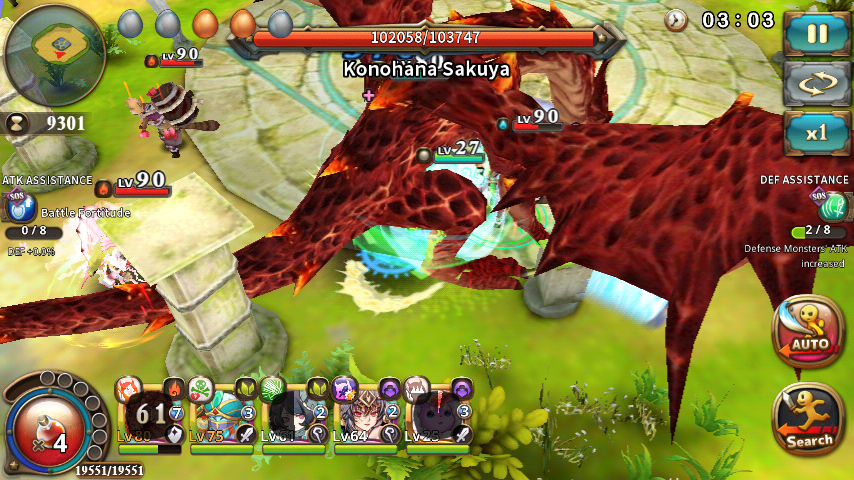Tap the DEF Assistance SOS icon

pos(832,206)
